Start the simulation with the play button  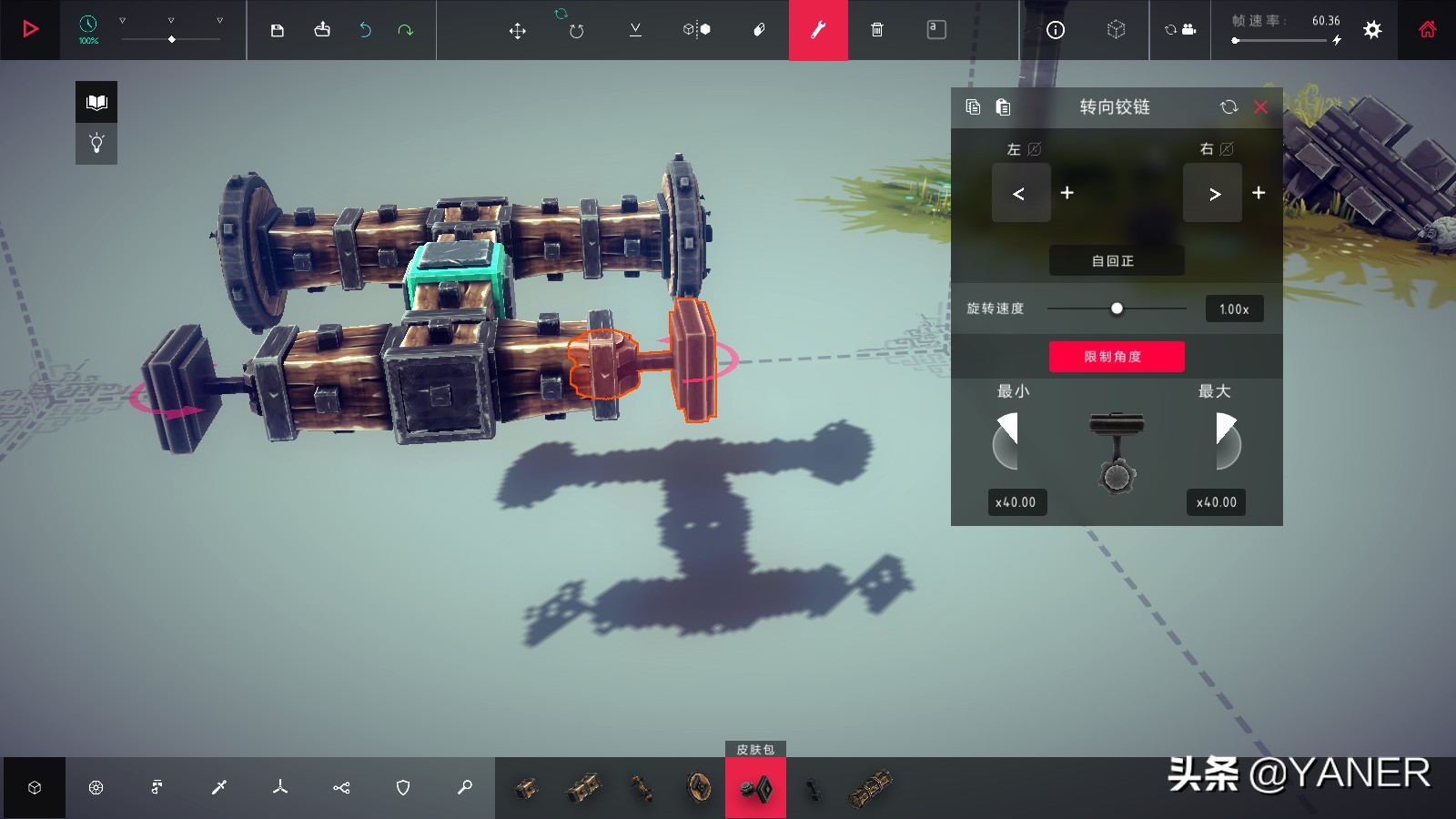[30, 29]
